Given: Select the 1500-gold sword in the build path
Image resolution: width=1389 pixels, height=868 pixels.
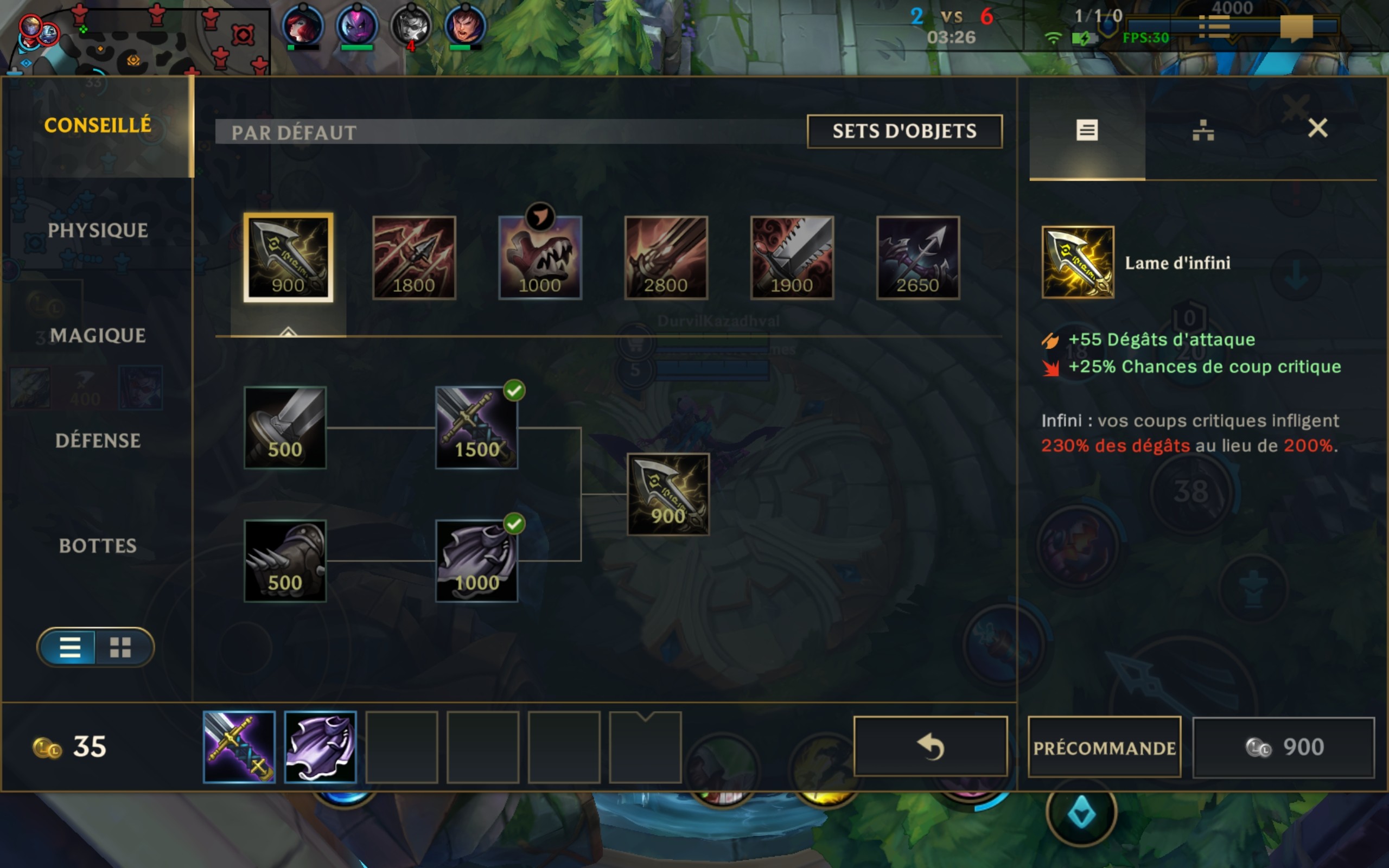Looking at the screenshot, I should pyautogui.click(x=476, y=427).
